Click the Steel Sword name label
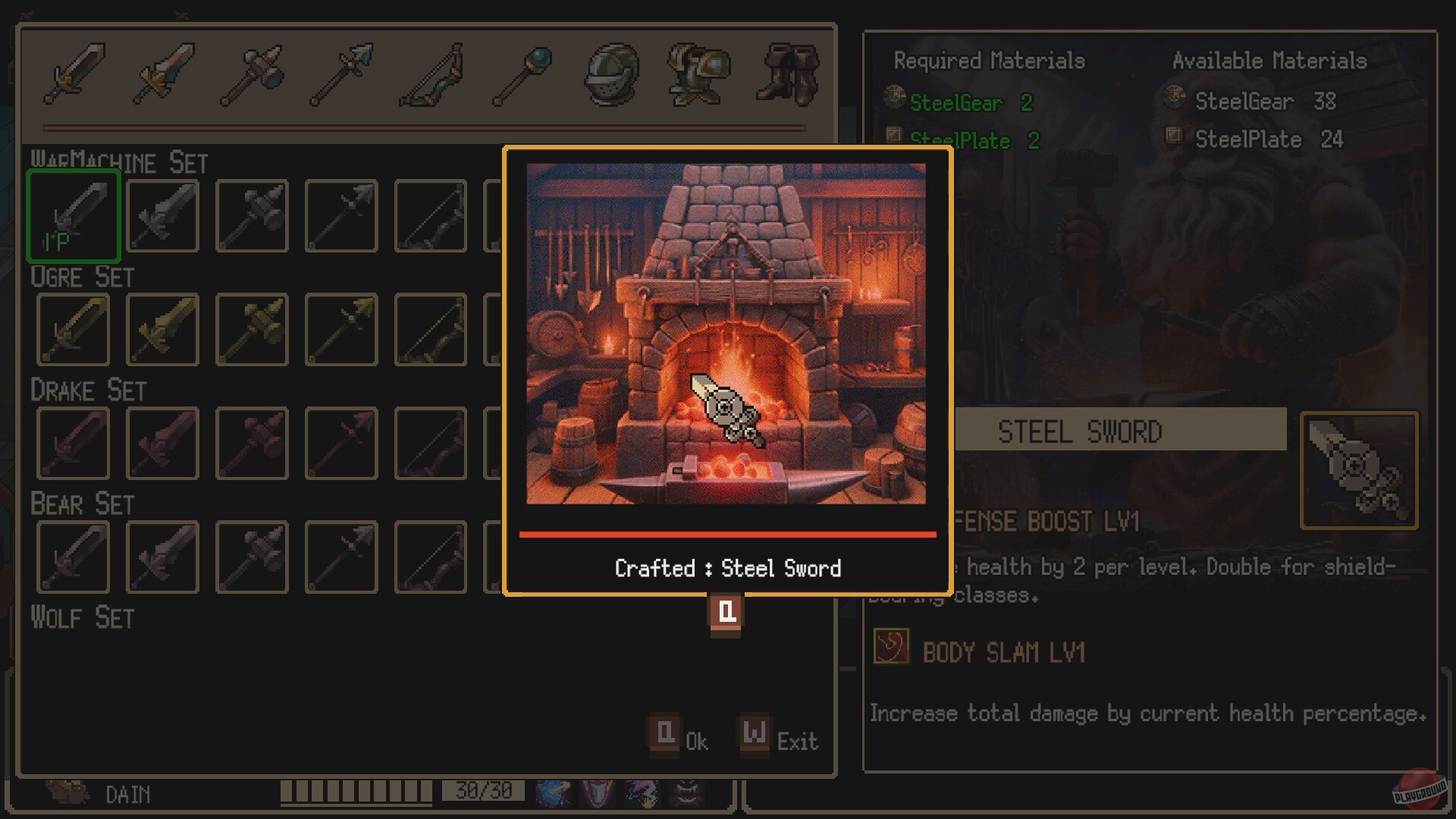The image size is (1456, 819). click(1080, 431)
